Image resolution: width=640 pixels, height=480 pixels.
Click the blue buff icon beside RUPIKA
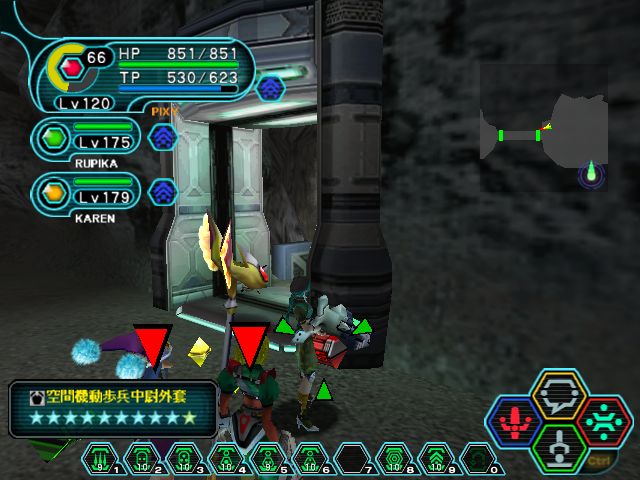click(x=163, y=137)
